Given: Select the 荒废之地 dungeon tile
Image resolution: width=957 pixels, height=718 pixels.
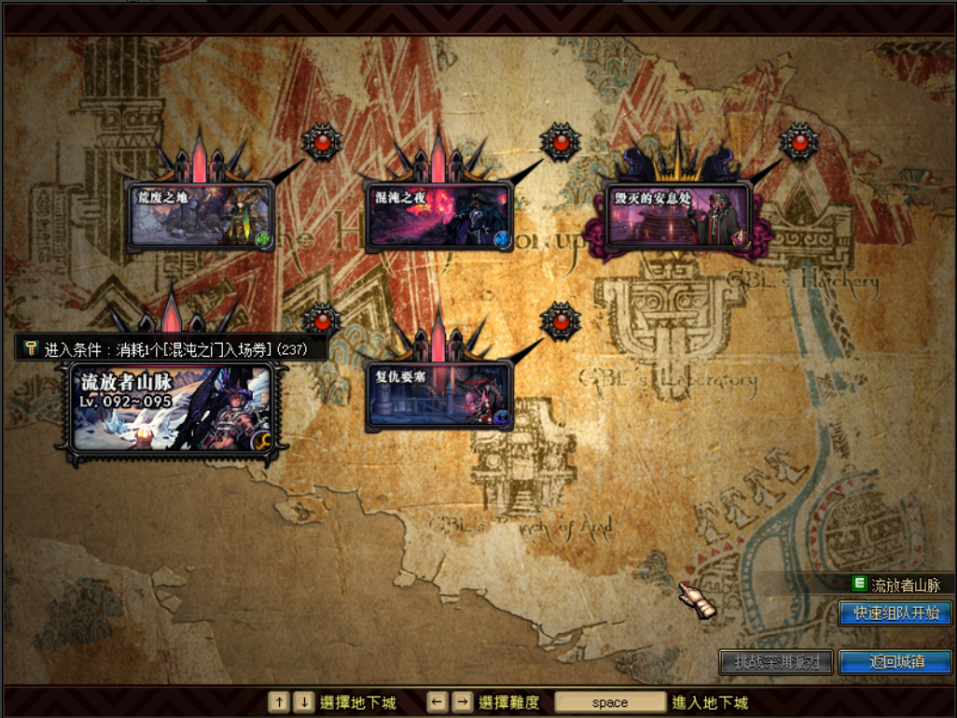Looking at the screenshot, I should pos(201,215).
